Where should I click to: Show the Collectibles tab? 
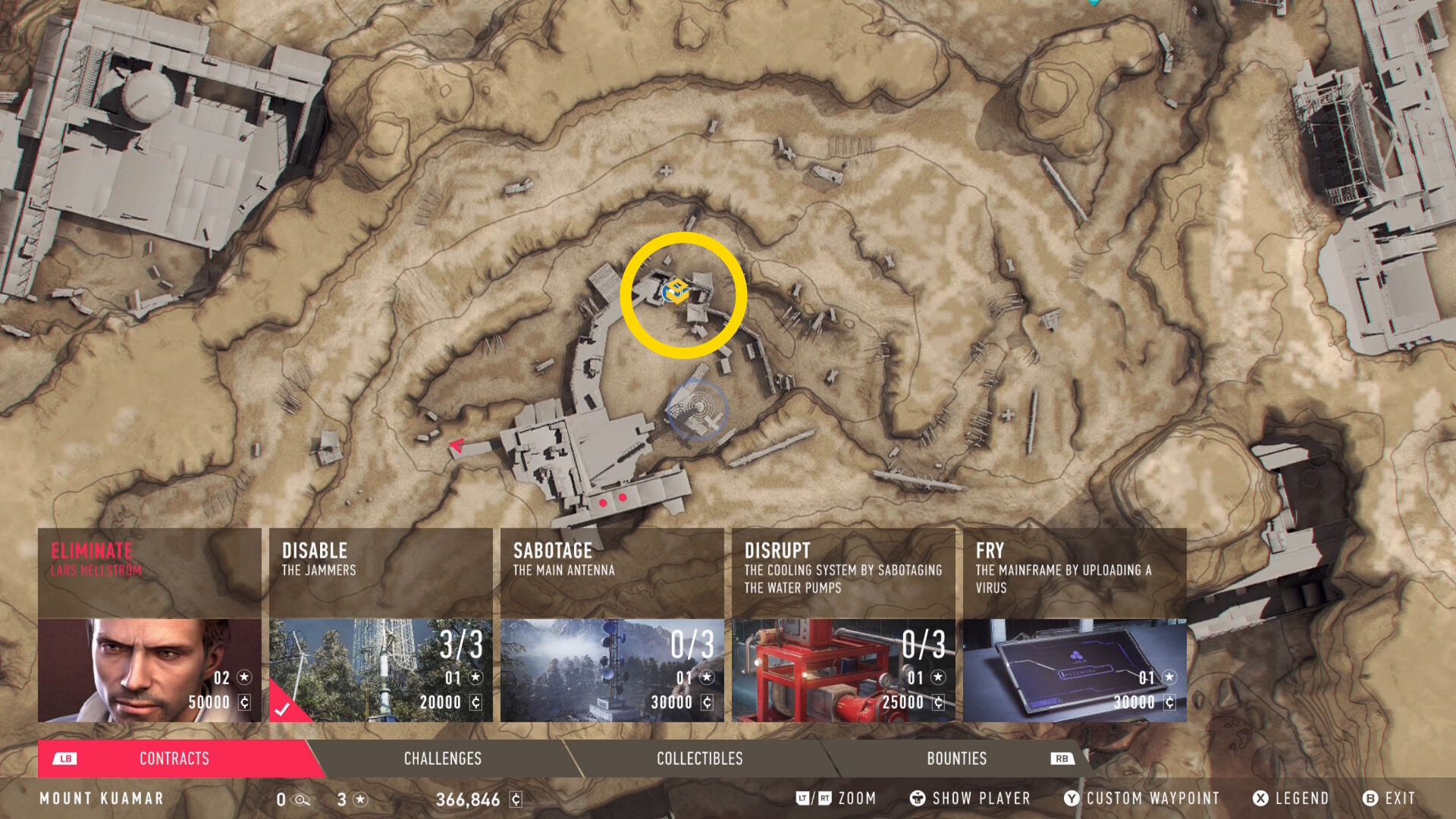pyautogui.click(x=699, y=758)
